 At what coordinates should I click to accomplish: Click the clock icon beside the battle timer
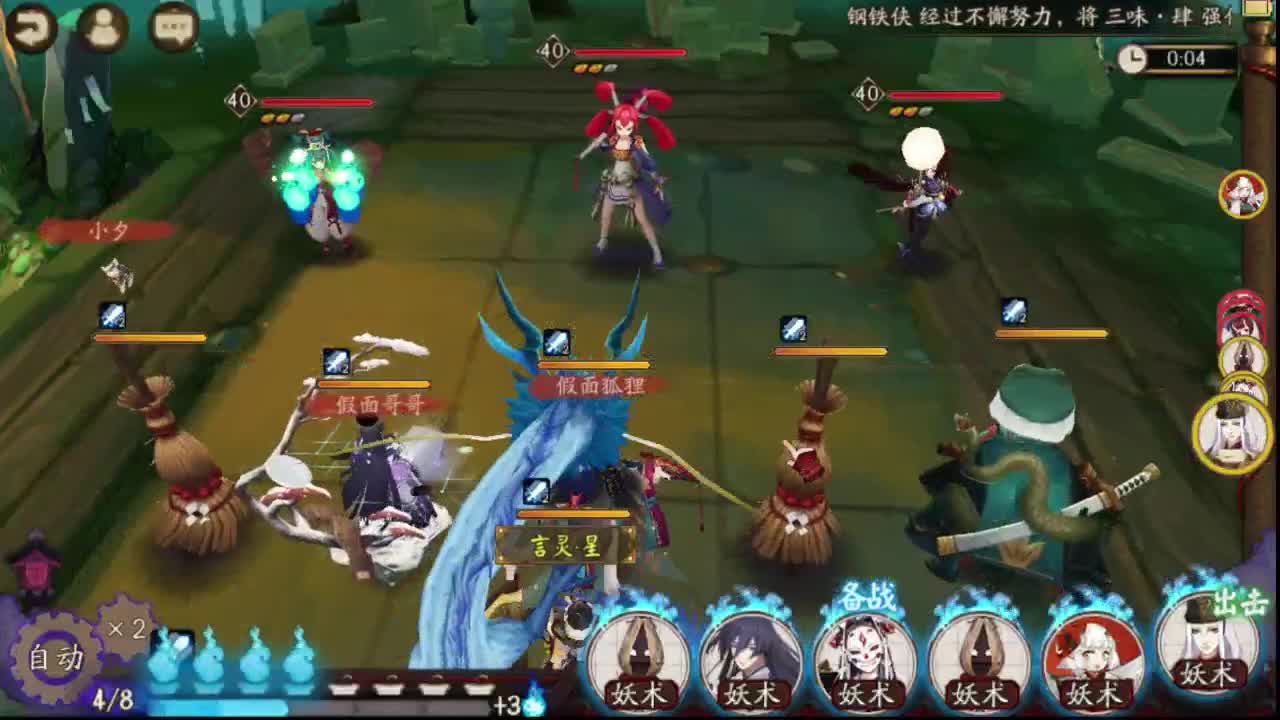[1135, 60]
